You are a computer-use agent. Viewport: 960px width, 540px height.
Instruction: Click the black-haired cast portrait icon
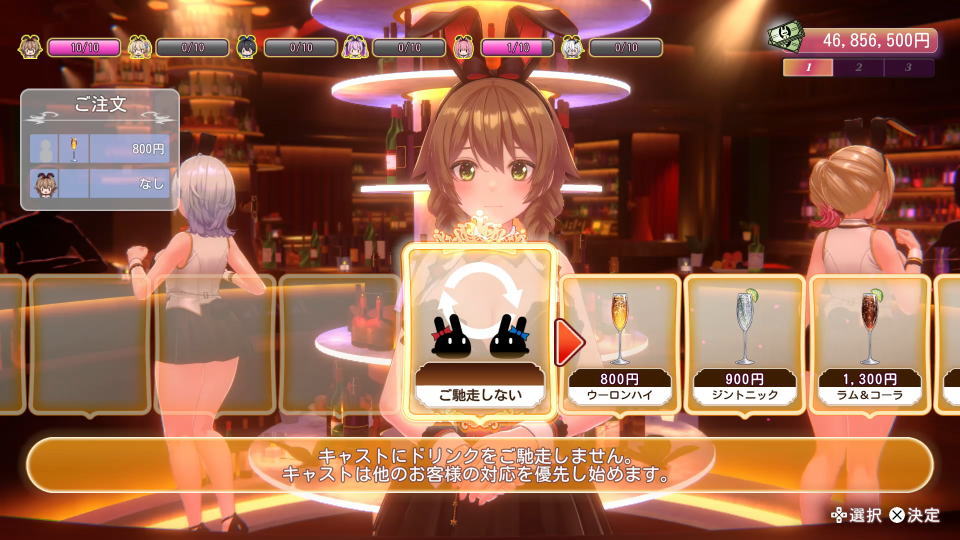247,47
